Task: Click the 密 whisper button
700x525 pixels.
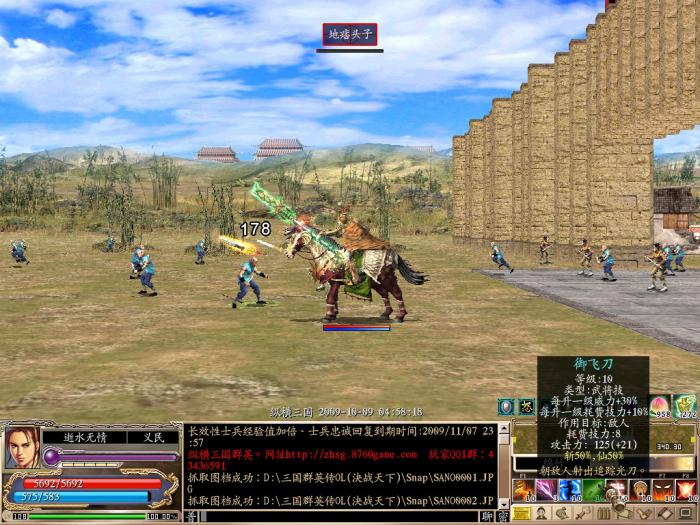Action: pos(501,516)
